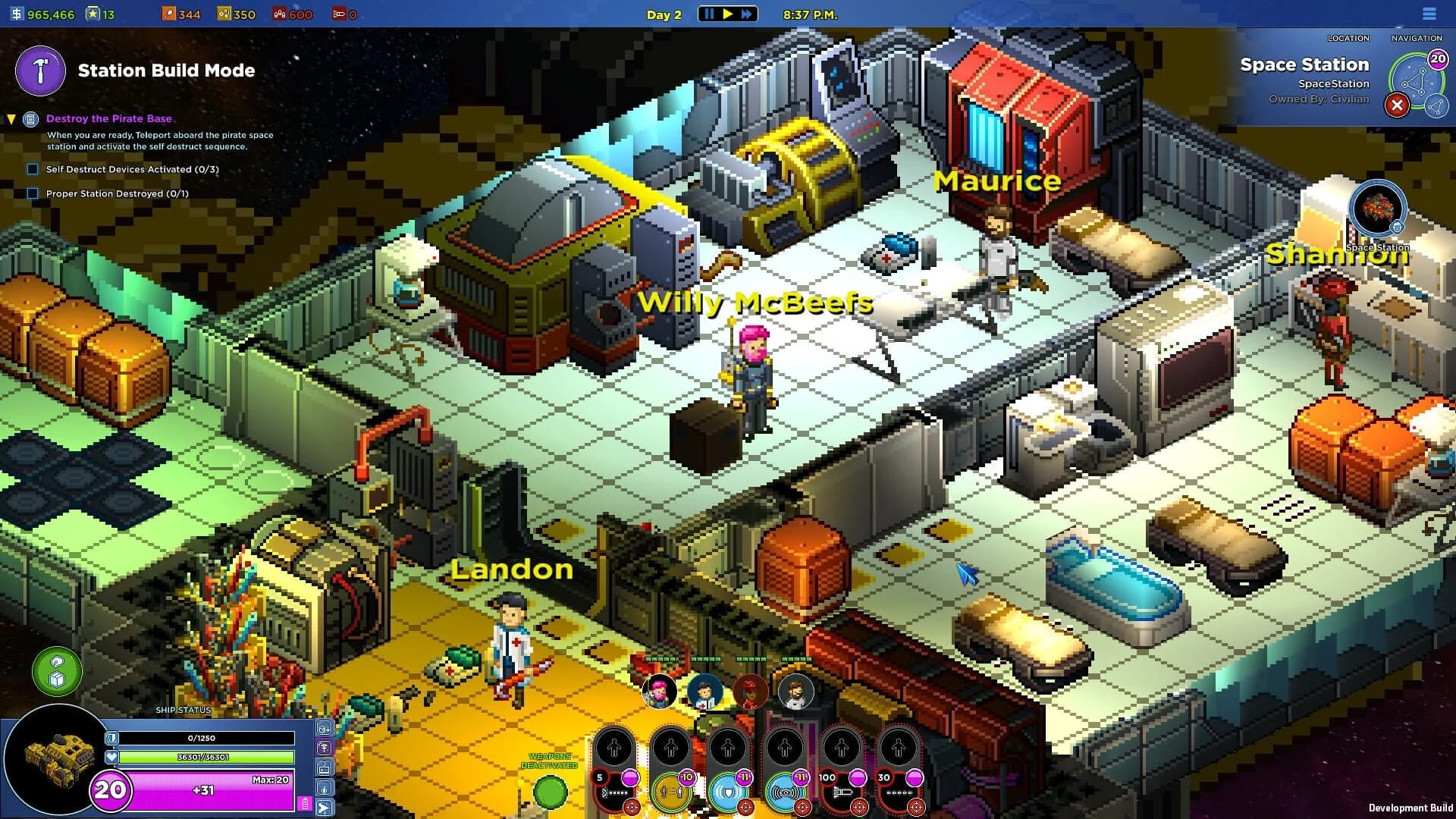Click the gamepad icon in the left sidebar
Screen dimensions: 1456x819
(x=325, y=767)
